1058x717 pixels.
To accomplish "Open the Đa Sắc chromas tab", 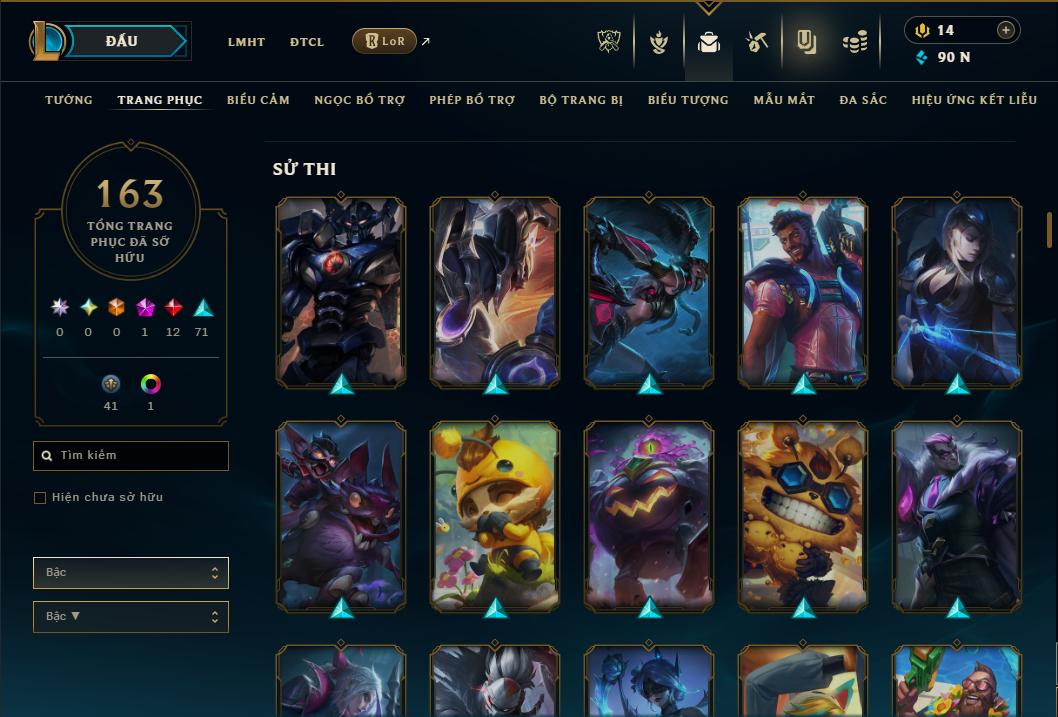I will (863, 100).
